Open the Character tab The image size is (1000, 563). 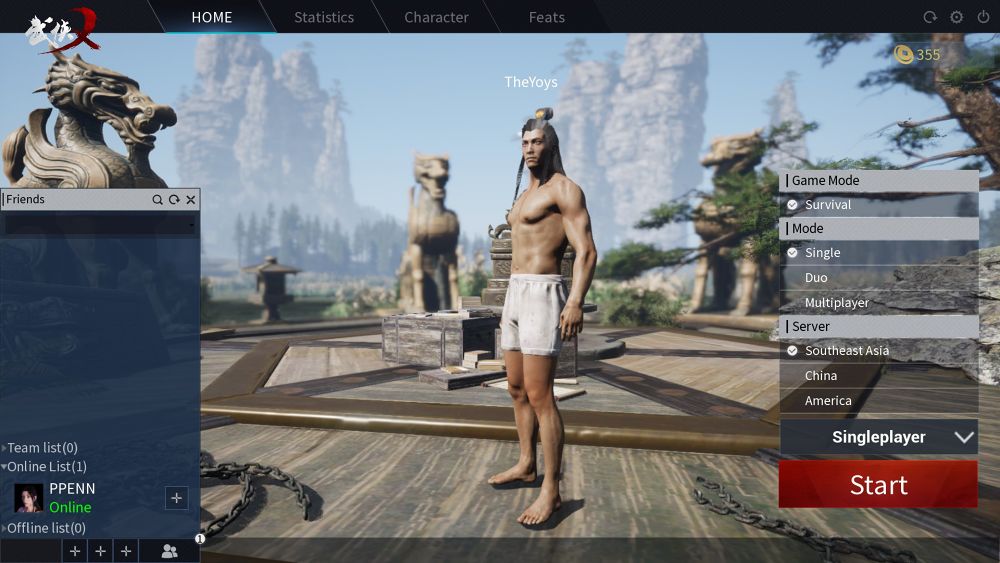pos(436,17)
